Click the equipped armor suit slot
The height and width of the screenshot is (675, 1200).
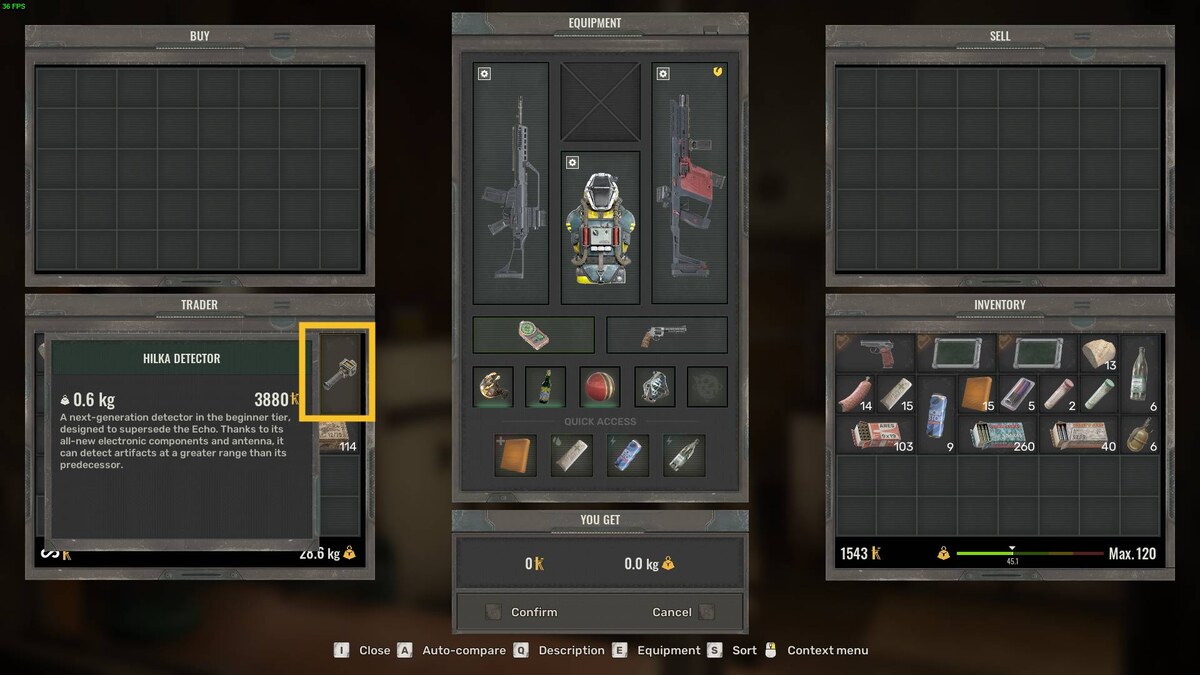click(x=600, y=230)
